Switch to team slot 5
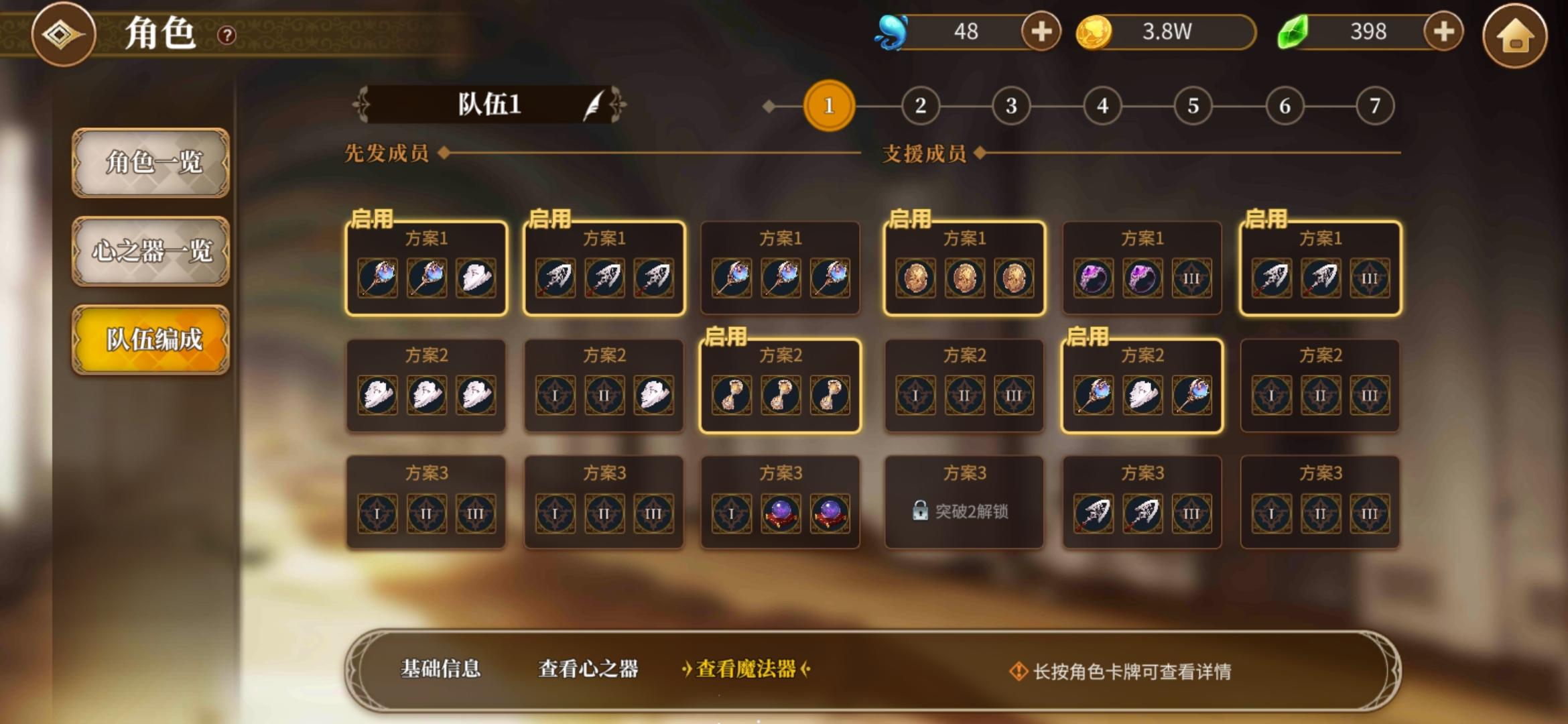1568x724 pixels. coord(1191,106)
